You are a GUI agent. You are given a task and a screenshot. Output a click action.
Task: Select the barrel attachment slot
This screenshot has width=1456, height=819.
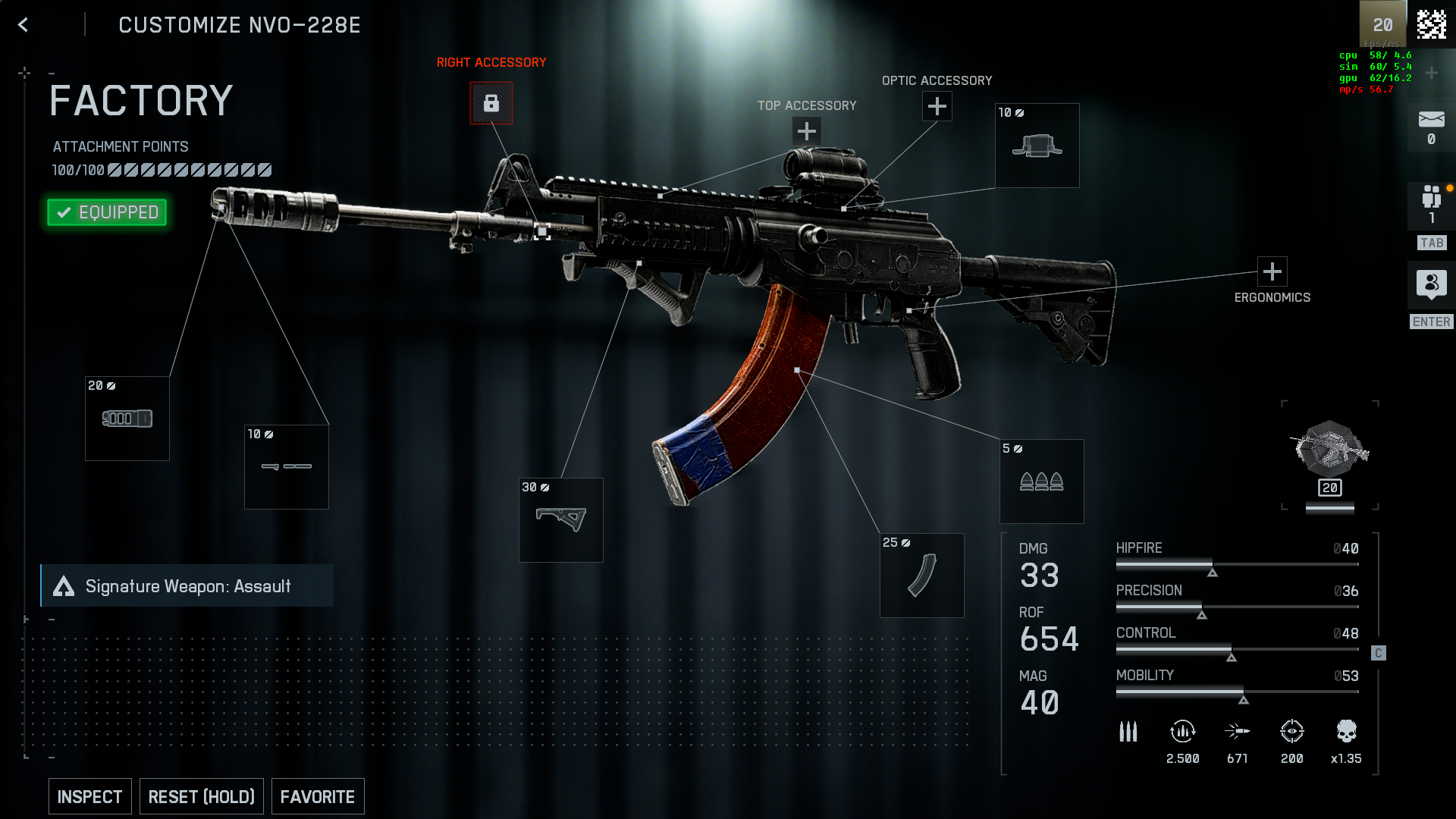286,467
